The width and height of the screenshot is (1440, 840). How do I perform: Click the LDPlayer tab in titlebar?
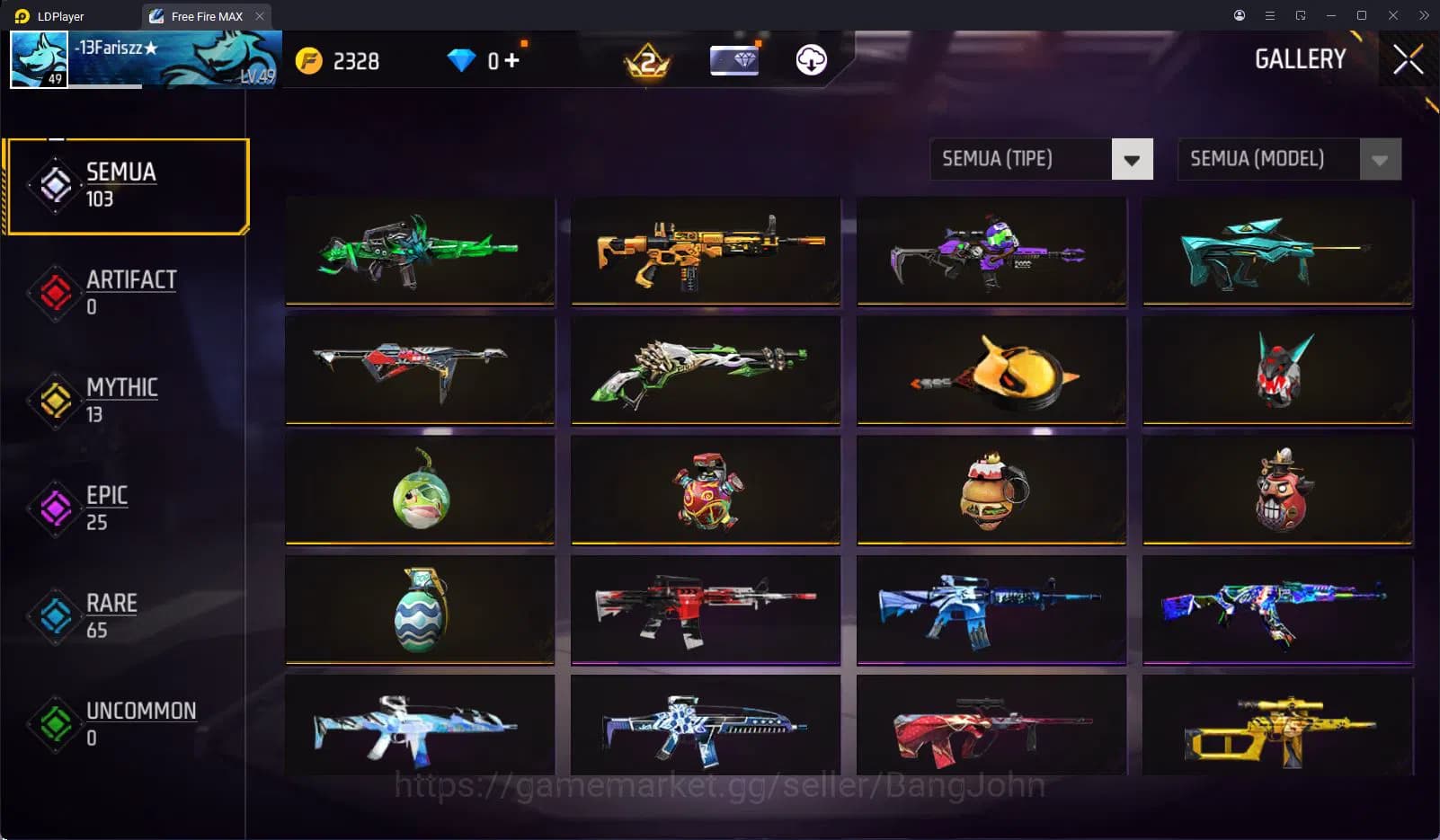tap(54, 15)
